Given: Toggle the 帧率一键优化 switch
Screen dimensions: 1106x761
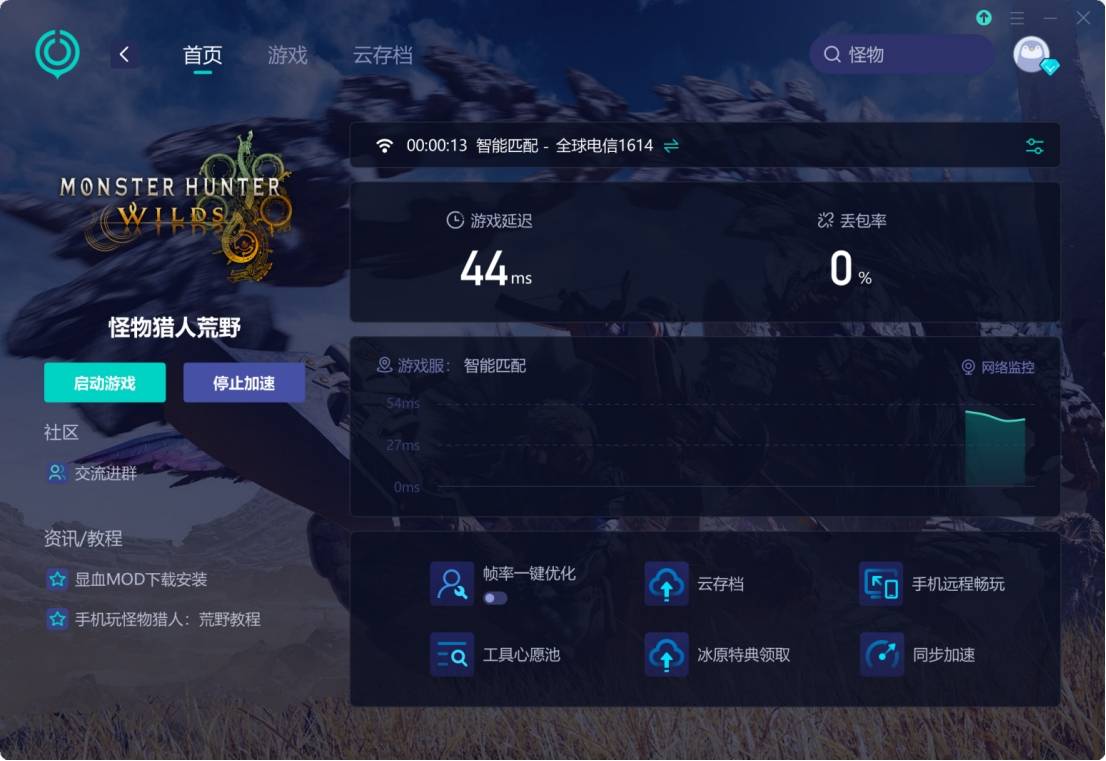Looking at the screenshot, I should pos(495,598).
